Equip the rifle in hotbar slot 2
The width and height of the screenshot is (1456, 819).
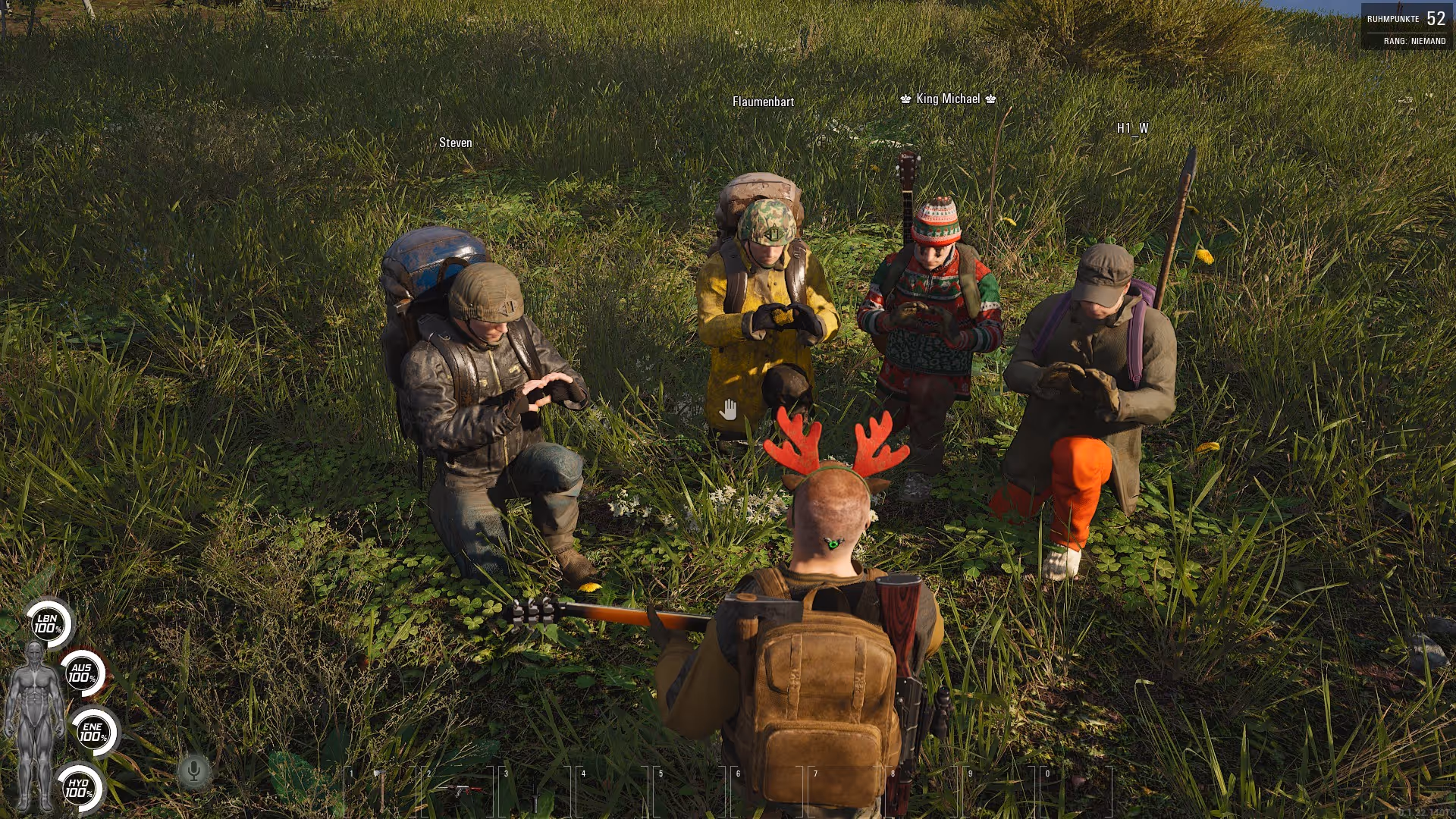pyautogui.click(x=459, y=790)
